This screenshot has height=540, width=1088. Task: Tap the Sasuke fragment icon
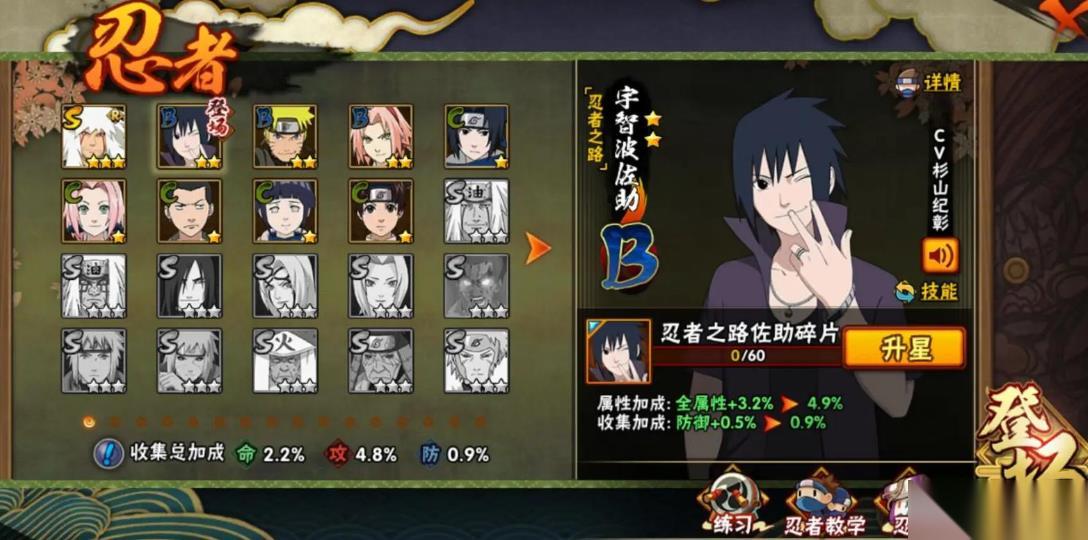tap(618, 351)
